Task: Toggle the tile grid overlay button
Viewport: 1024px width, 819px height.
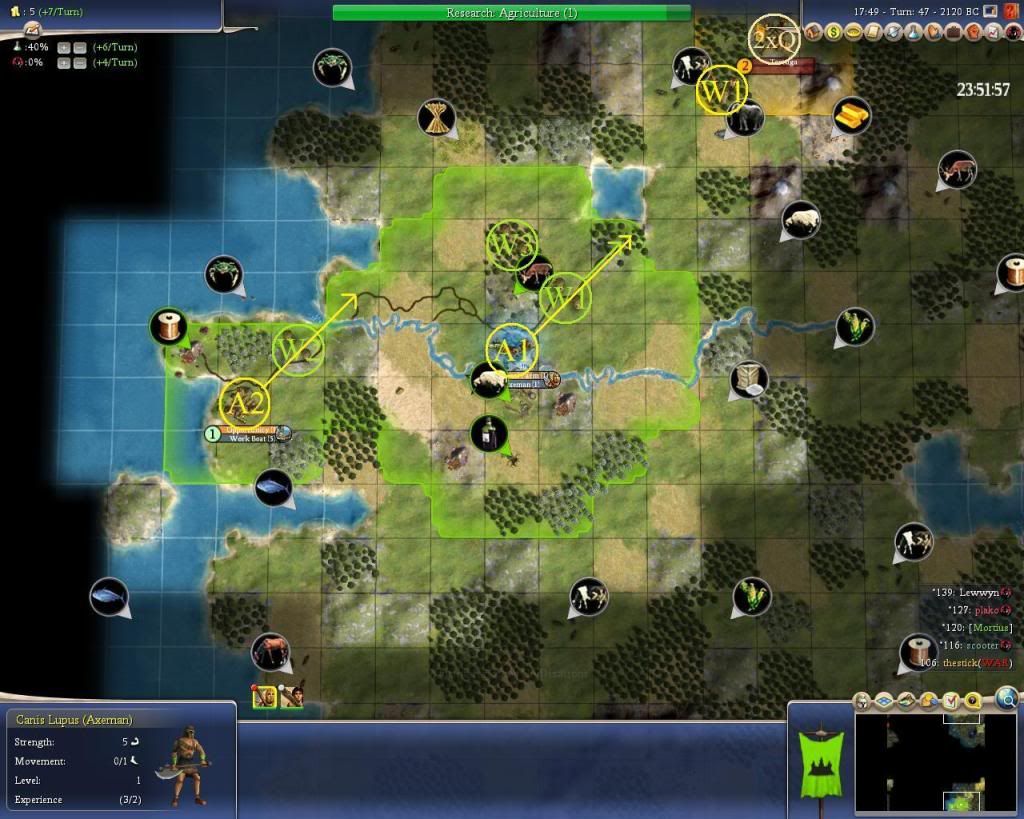Action: tap(882, 700)
